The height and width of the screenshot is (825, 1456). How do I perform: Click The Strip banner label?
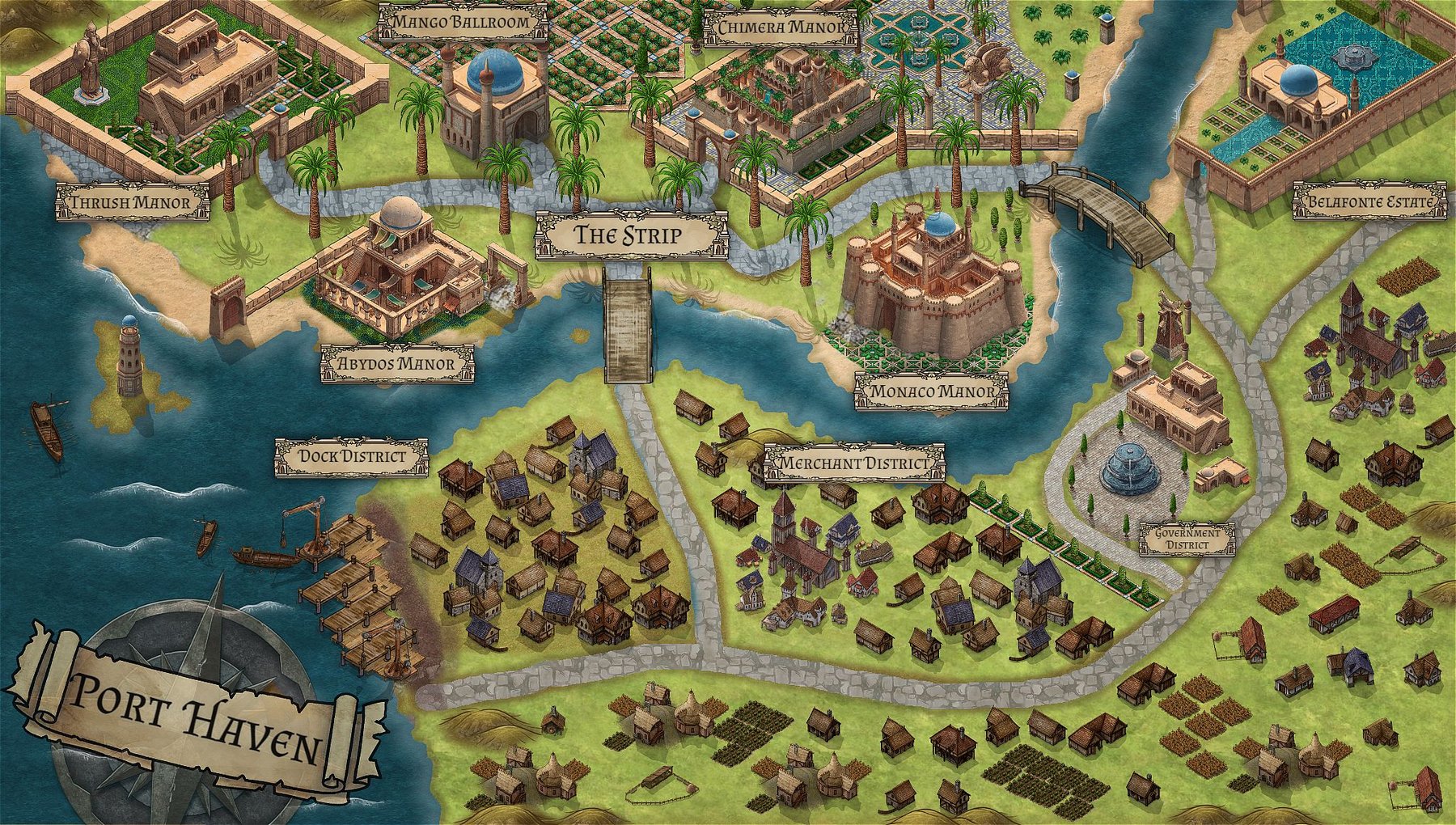629,236
